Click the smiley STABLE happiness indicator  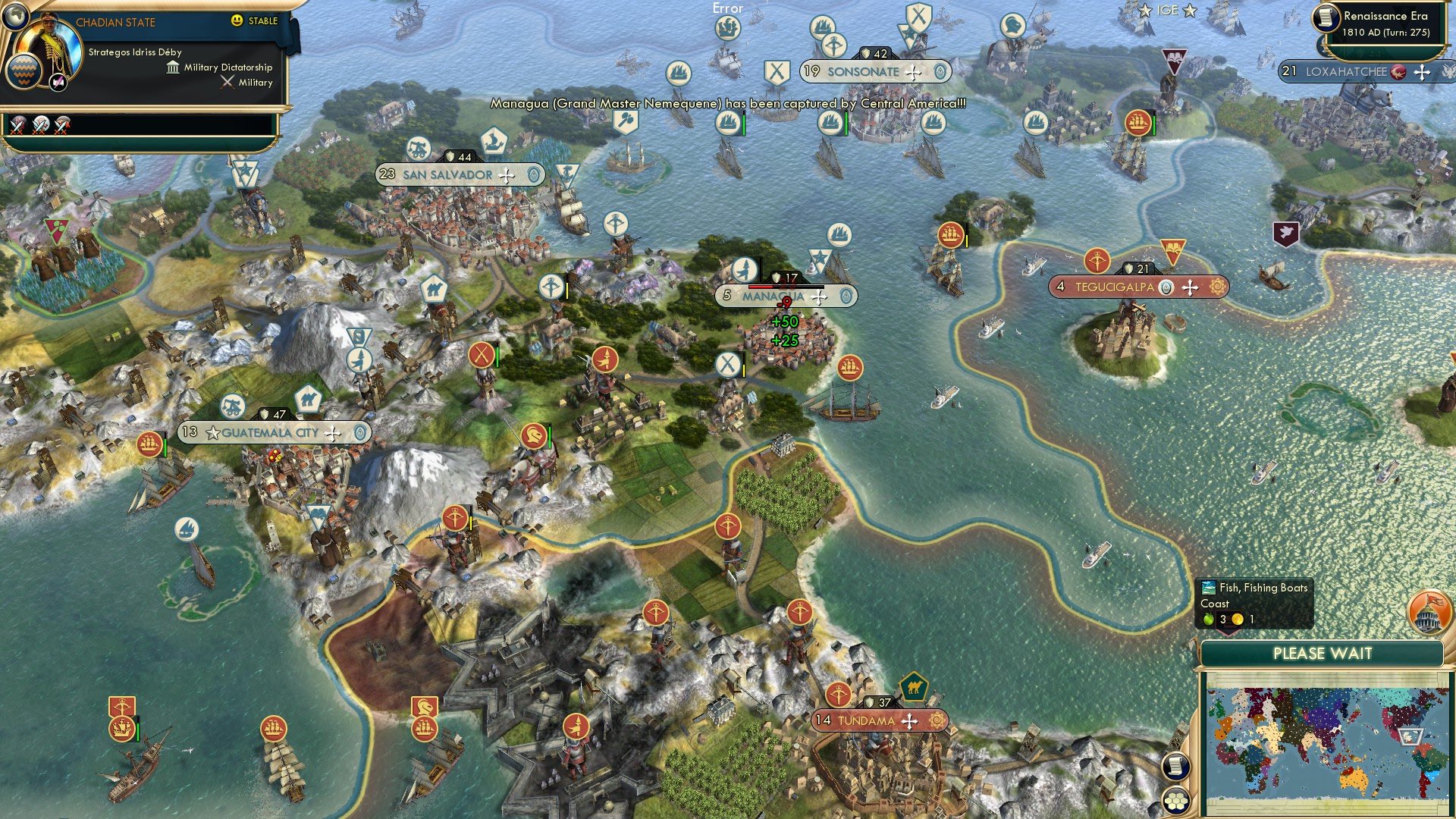tap(238, 20)
